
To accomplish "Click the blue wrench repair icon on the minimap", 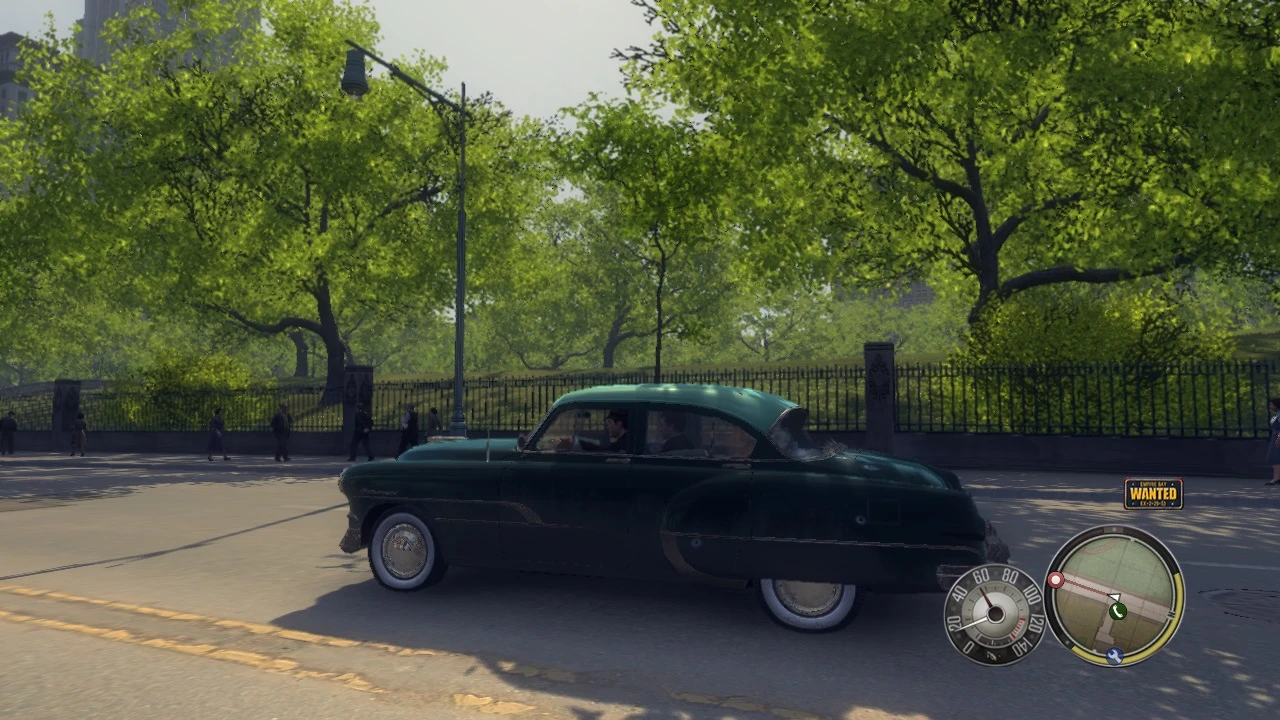I will 1114,656.
